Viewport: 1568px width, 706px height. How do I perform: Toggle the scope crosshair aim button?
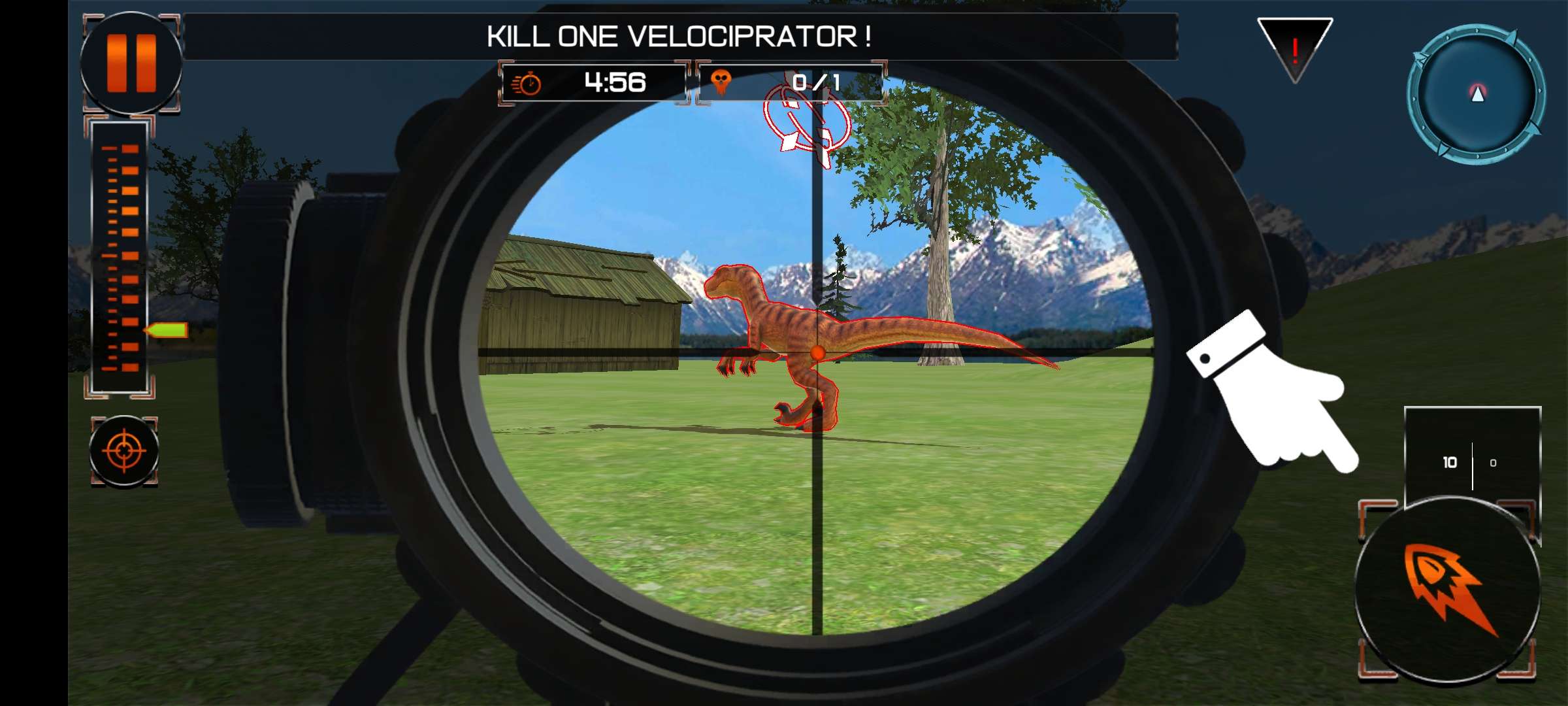pyautogui.click(x=123, y=451)
